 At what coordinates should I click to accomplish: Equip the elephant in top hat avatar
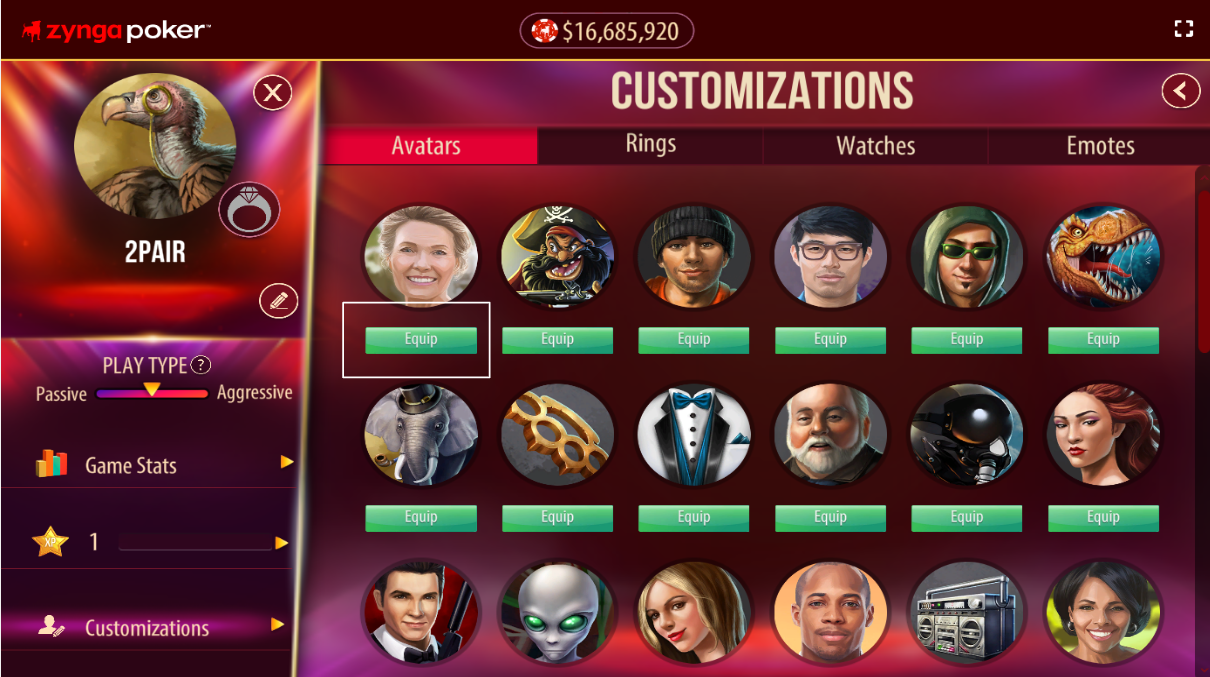pyautogui.click(x=421, y=518)
